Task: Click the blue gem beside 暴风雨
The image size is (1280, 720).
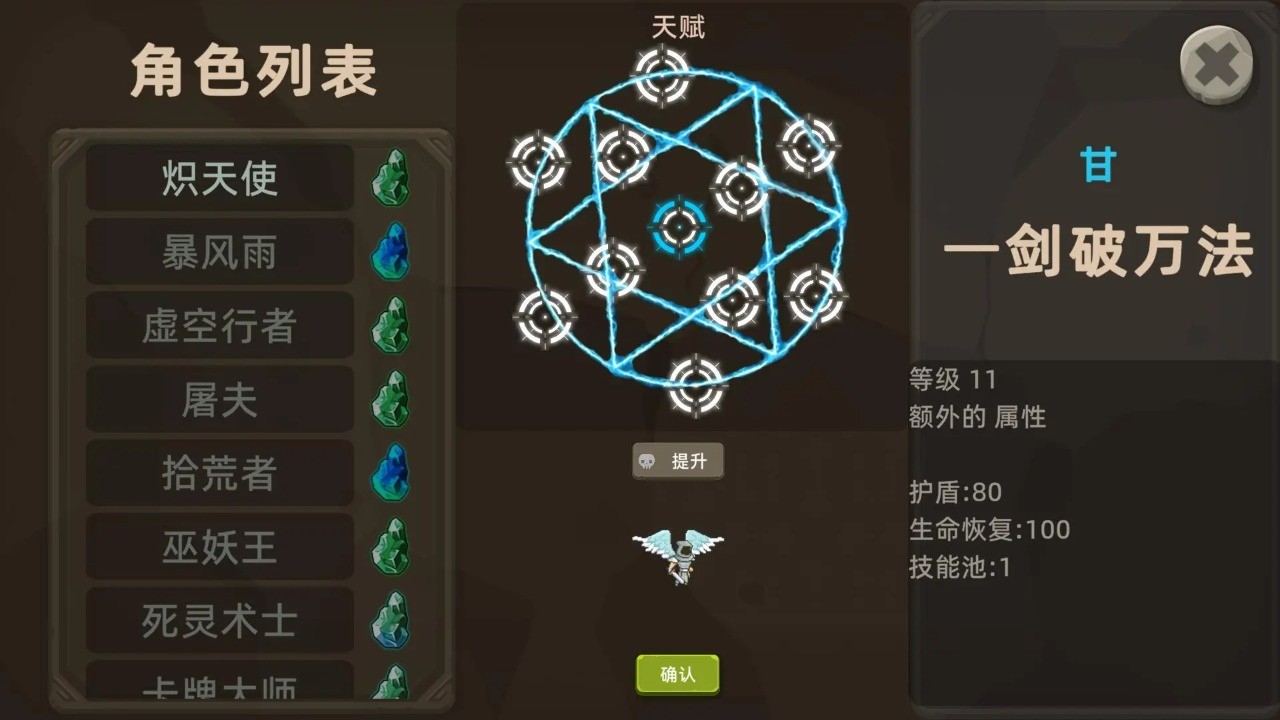Action: [391, 251]
